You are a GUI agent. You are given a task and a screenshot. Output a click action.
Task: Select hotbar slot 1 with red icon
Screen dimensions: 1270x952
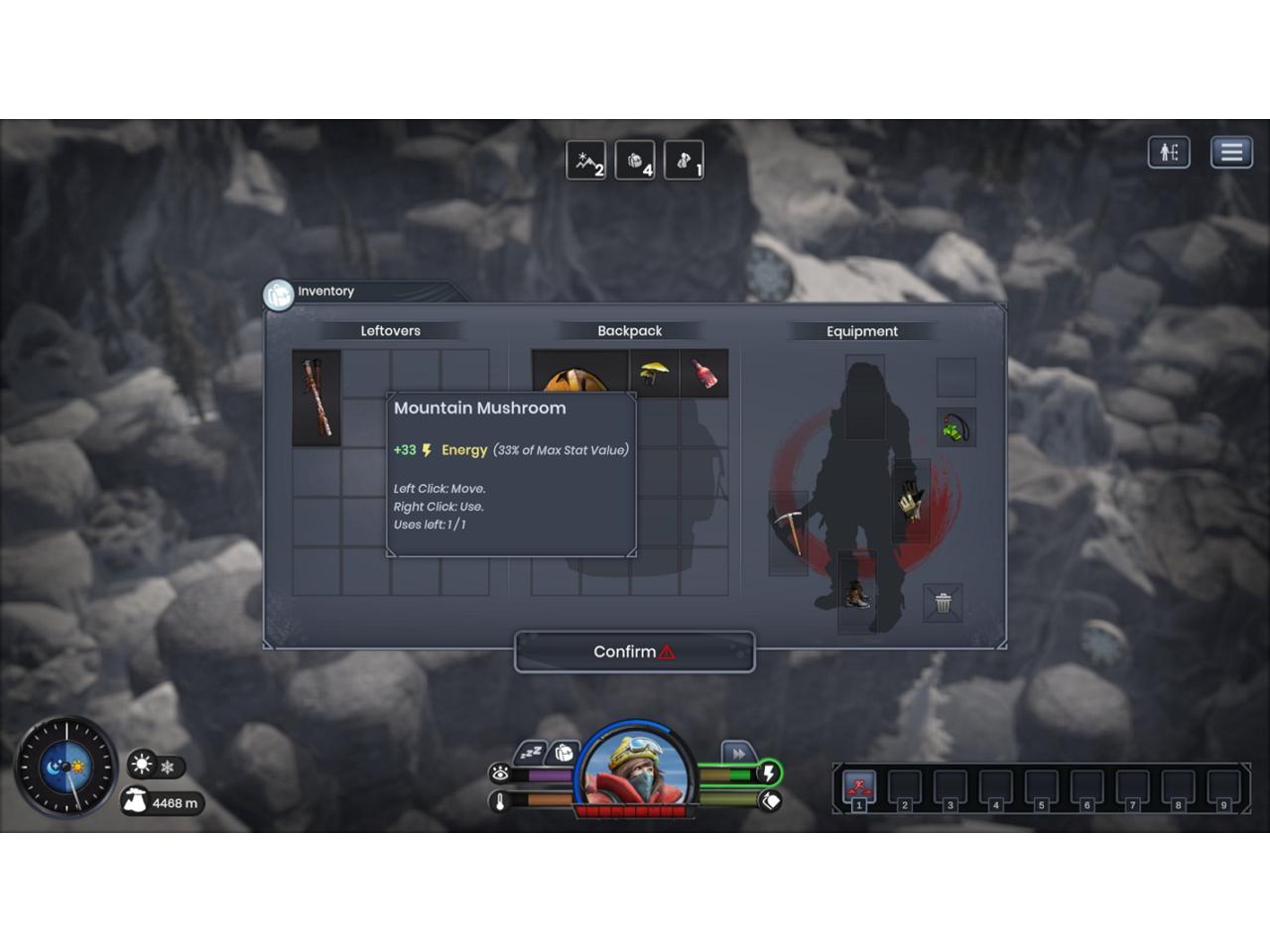click(859, 788)
